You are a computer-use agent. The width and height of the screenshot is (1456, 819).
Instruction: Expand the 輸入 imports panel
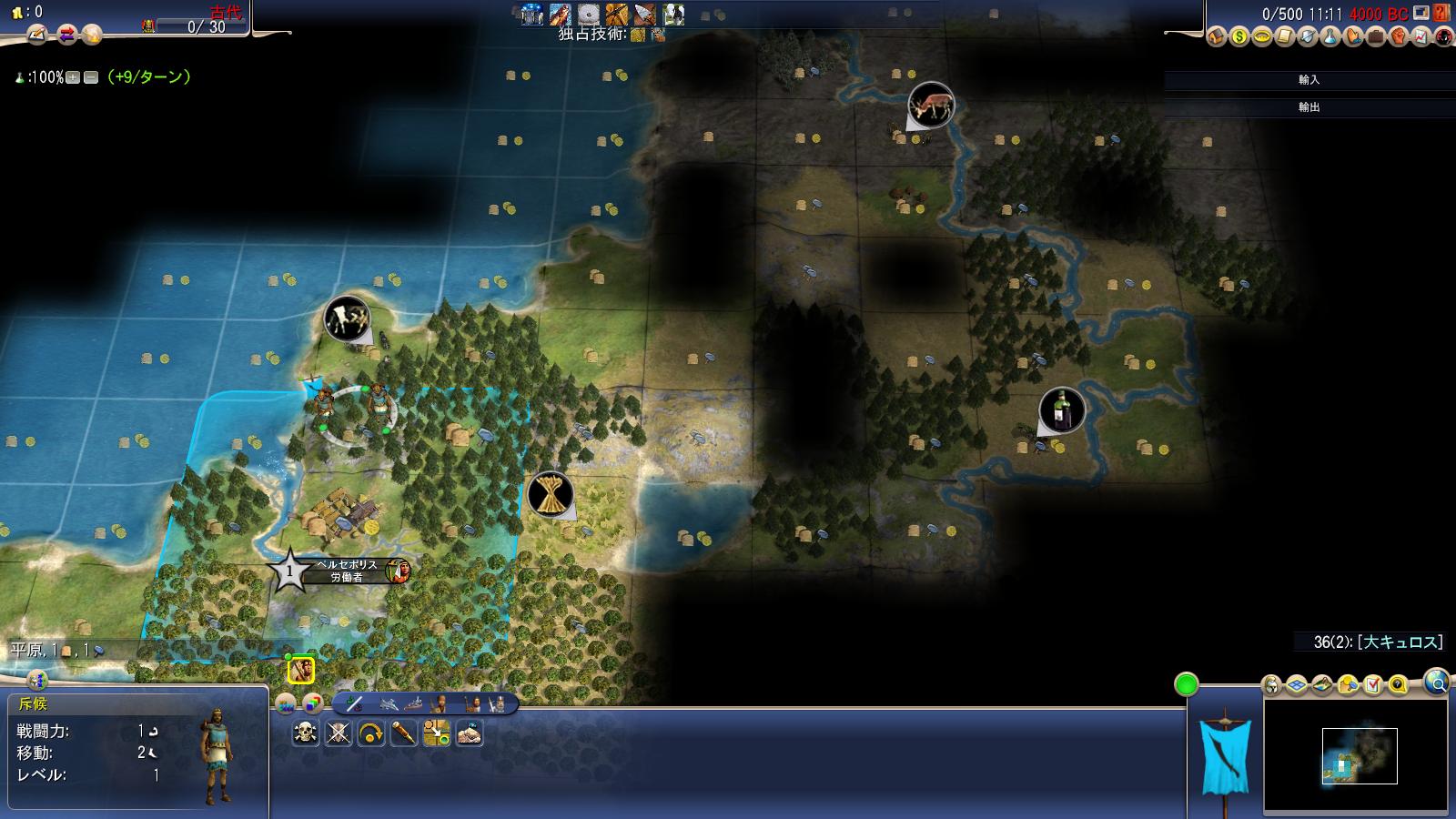click(1309, 80)
